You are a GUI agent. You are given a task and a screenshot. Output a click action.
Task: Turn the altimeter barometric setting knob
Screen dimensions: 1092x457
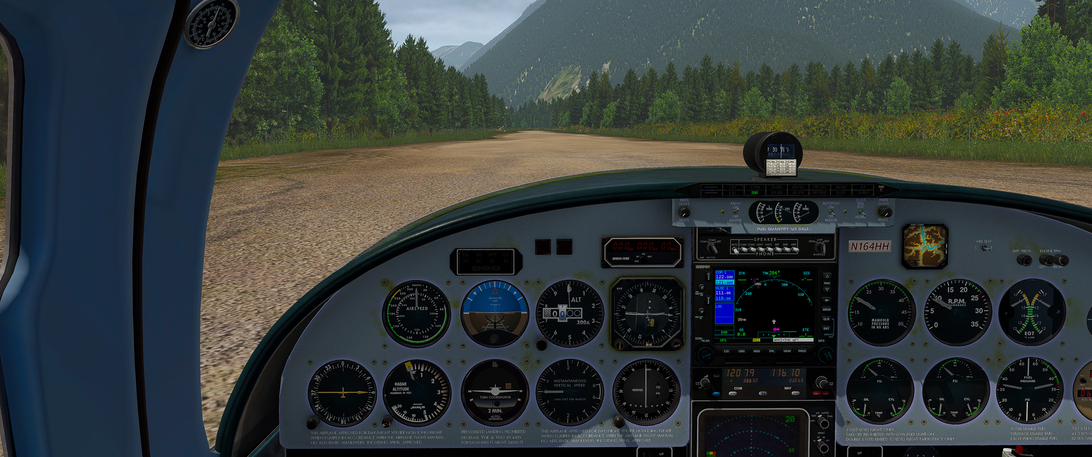(x=541, y=343)
